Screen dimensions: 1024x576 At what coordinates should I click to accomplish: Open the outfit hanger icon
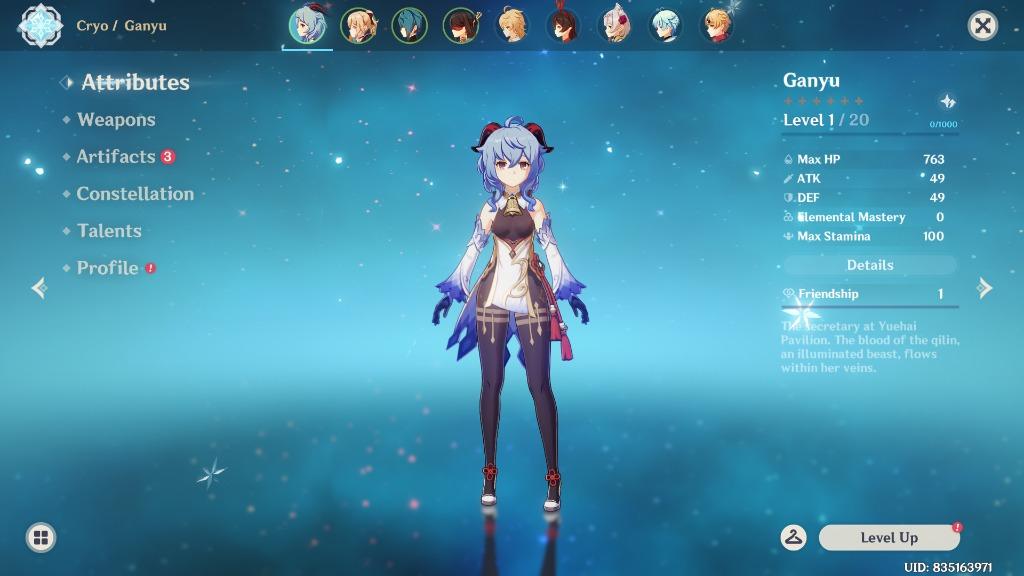(794, 538)
